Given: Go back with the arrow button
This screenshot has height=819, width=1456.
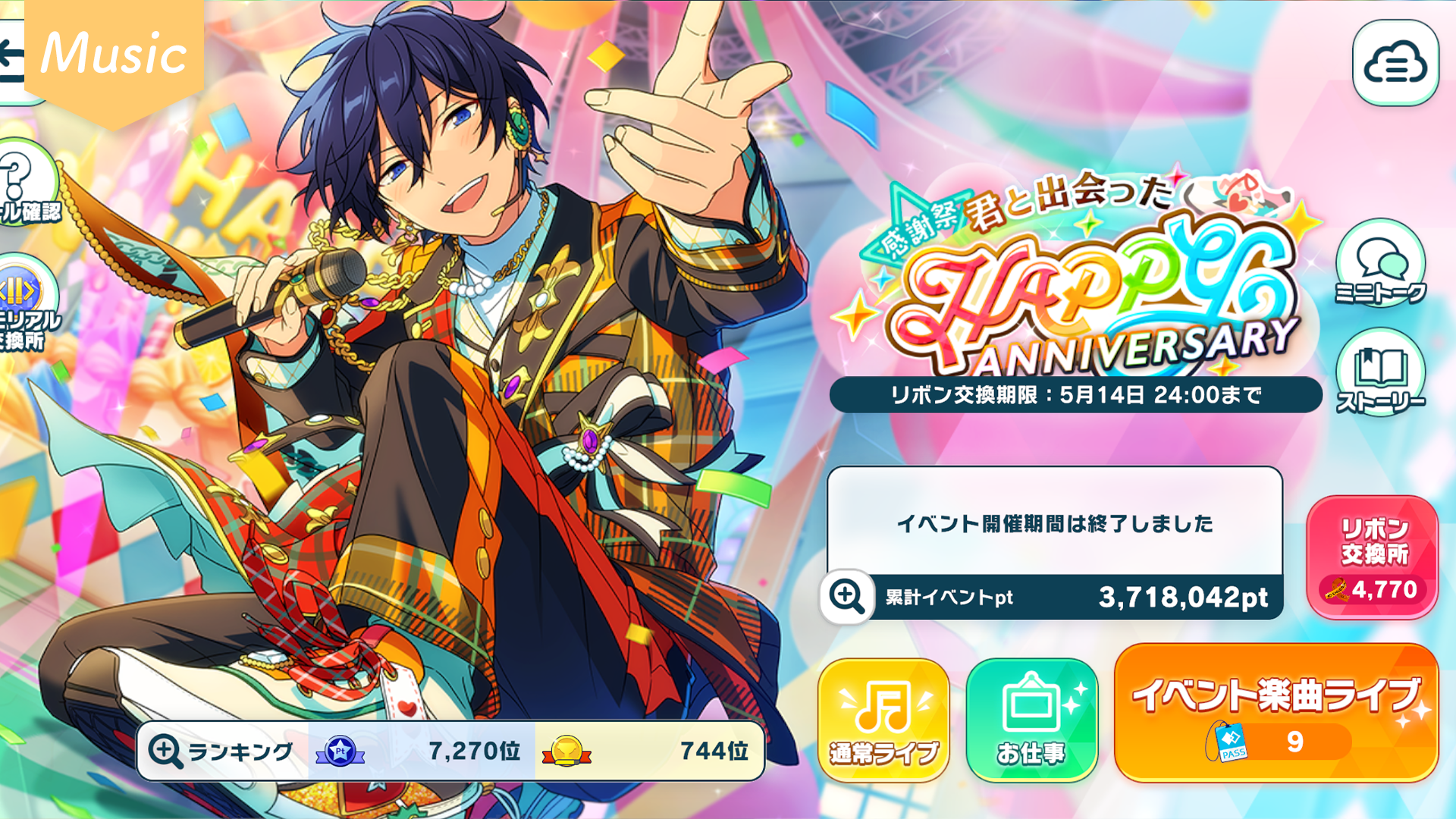Looking at the screenshot, I should point(12,59).
